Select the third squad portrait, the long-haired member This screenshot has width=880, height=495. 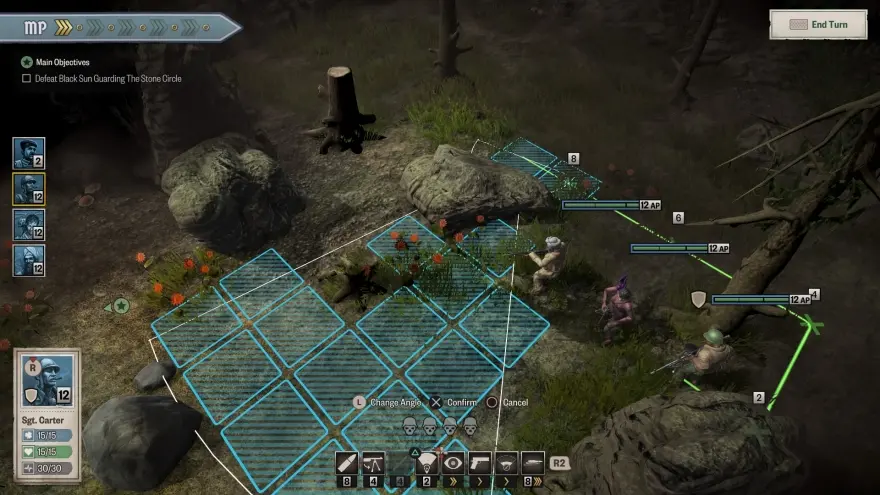point(28,225)
